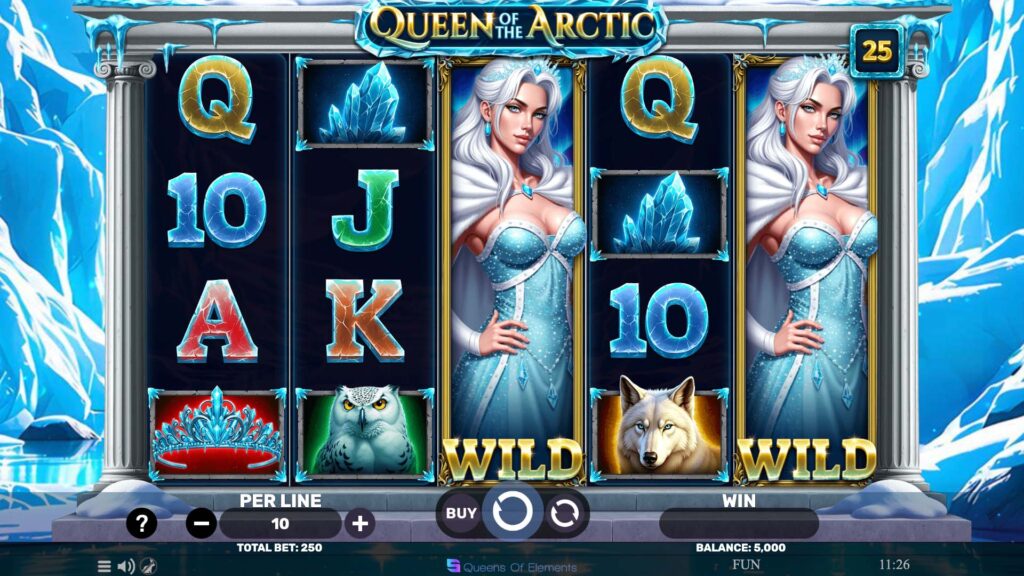
Task: Show the 25 paylines indicator
Action: [x=877, y=52]
